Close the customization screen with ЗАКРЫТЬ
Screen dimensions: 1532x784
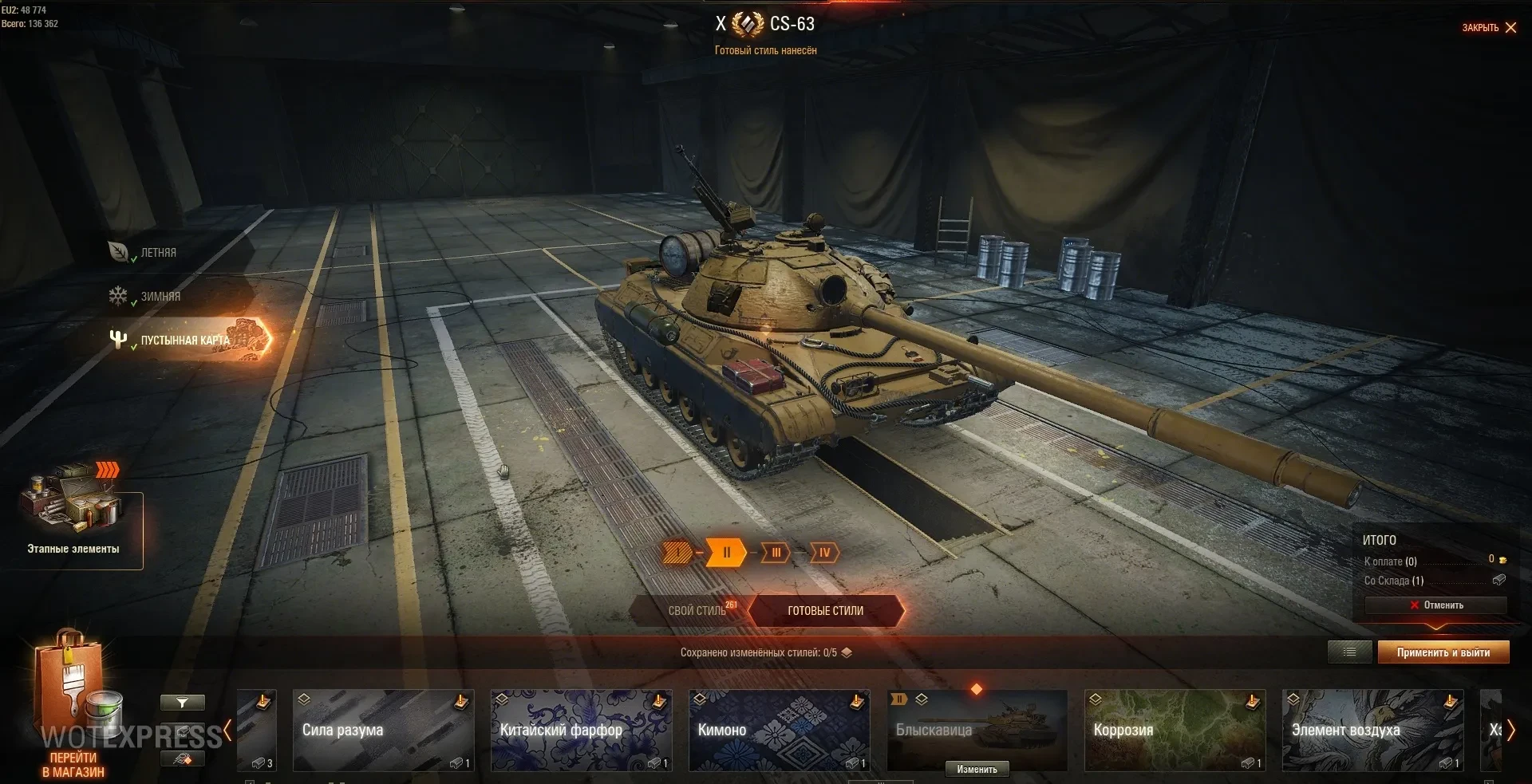pos(1489,28)
